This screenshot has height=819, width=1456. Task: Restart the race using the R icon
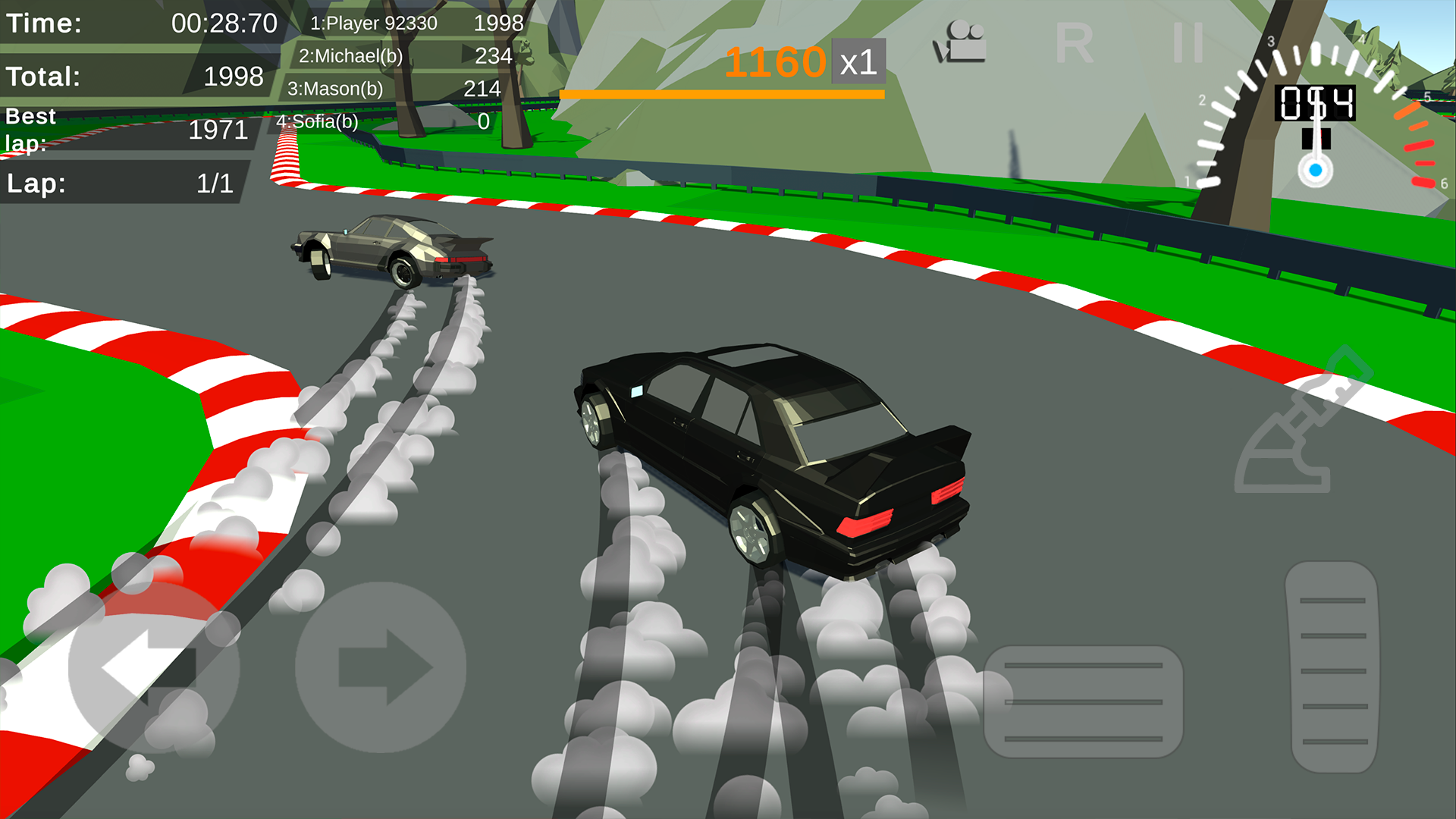coord(1076,44)
